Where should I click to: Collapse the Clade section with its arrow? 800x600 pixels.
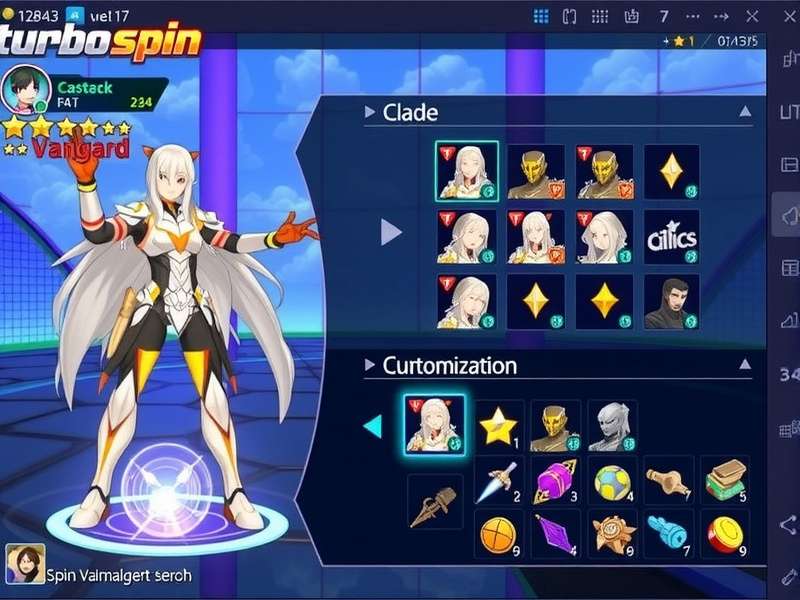pos(745,112)
